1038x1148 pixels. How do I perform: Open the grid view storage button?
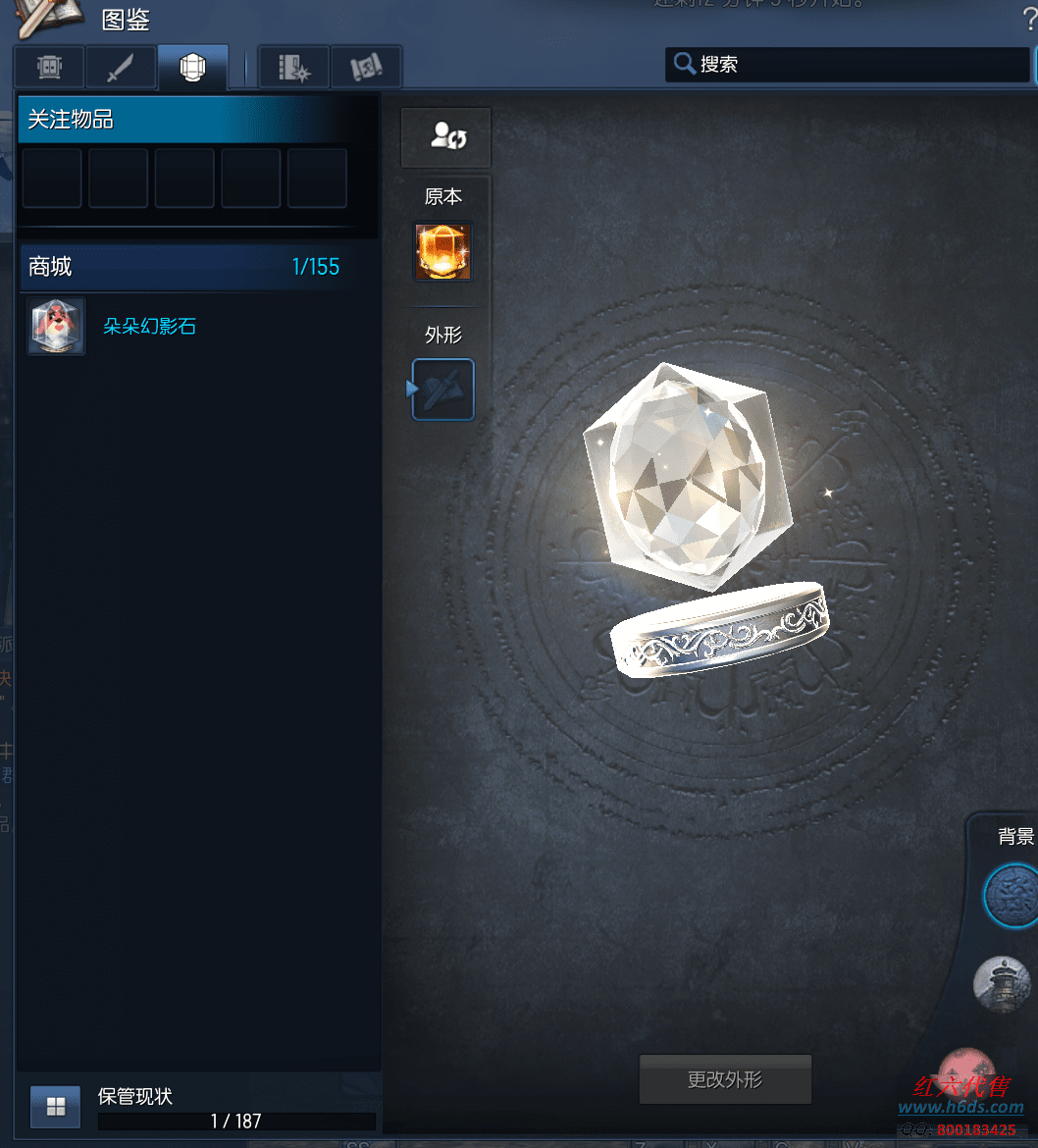tap(56, 1107)
